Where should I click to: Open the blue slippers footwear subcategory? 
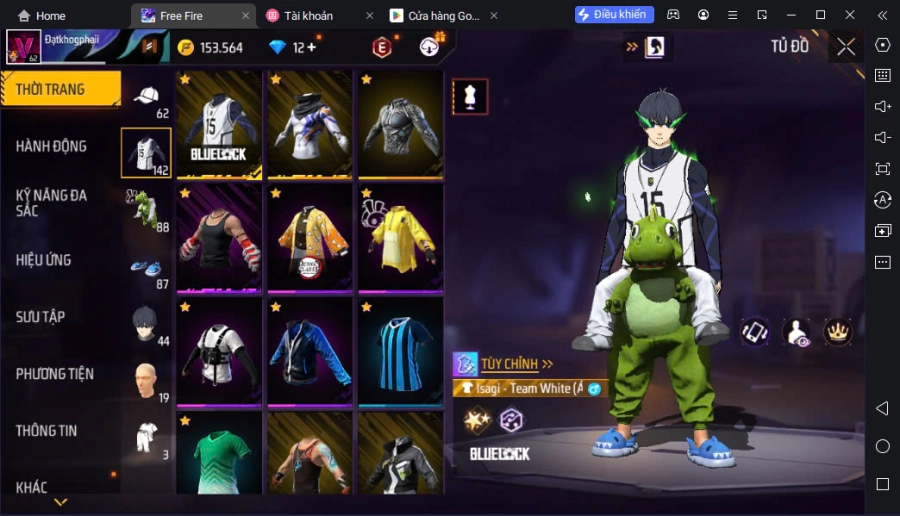(146, 268)
